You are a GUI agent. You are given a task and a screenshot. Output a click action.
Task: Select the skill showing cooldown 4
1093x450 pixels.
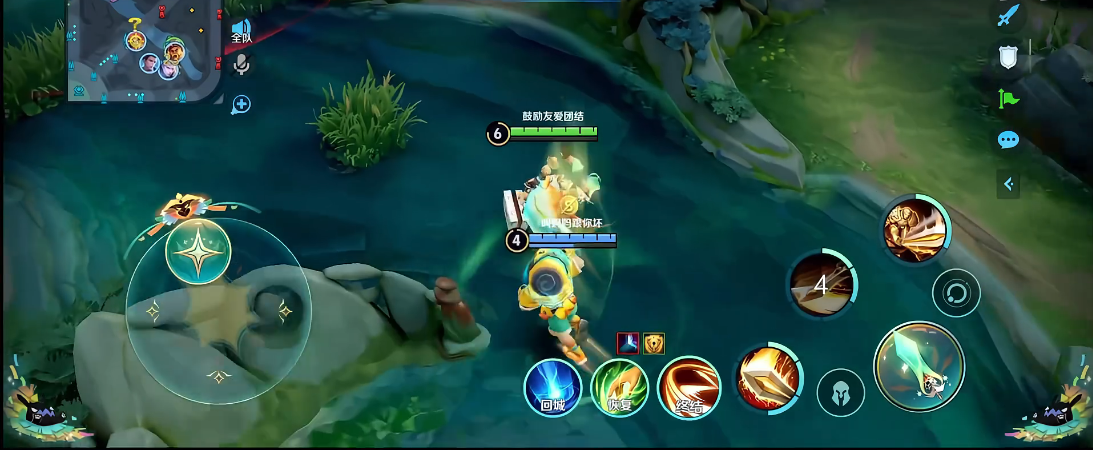[822, 285]
